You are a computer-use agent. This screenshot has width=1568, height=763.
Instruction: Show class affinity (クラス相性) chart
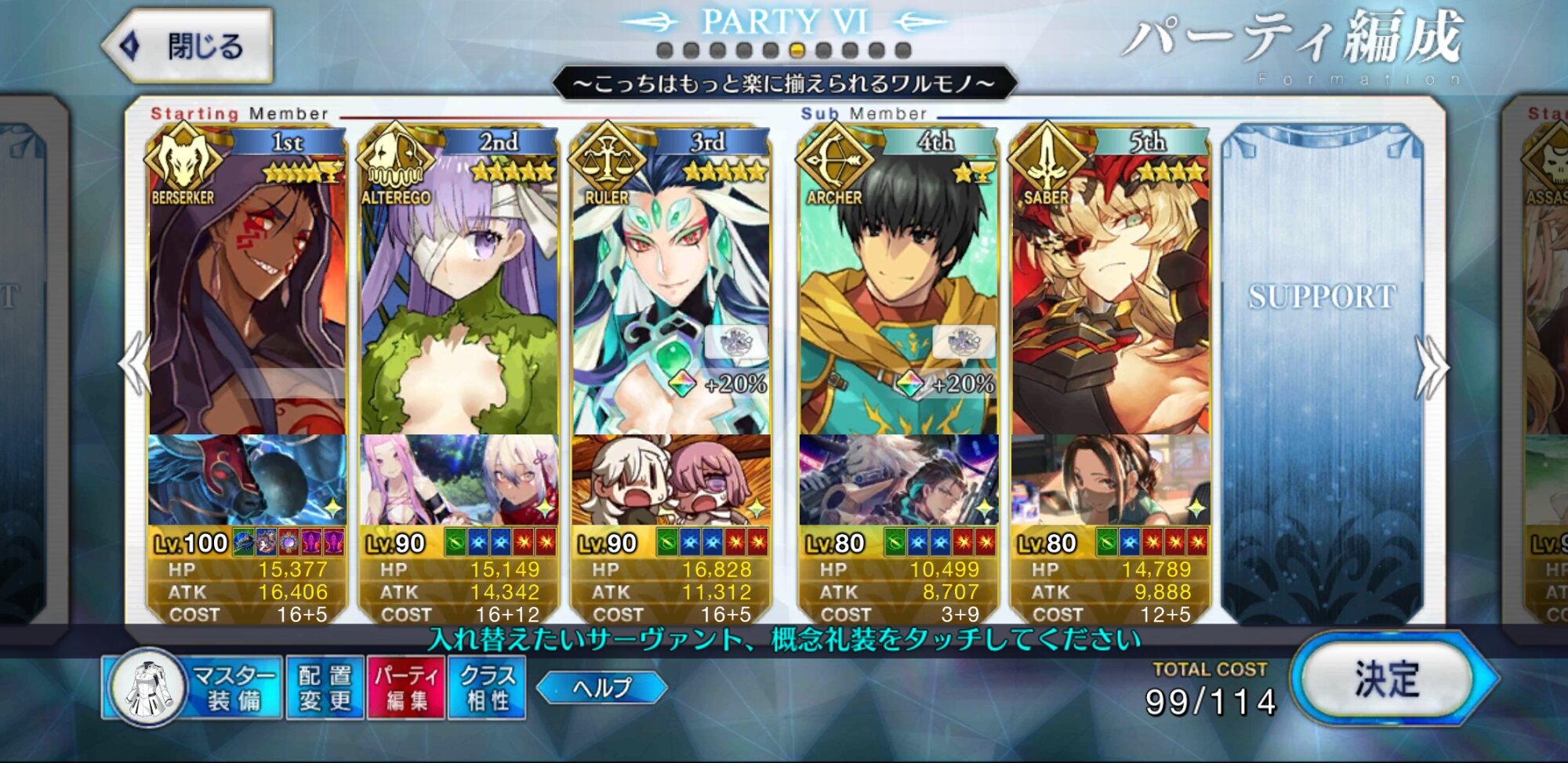487,688
